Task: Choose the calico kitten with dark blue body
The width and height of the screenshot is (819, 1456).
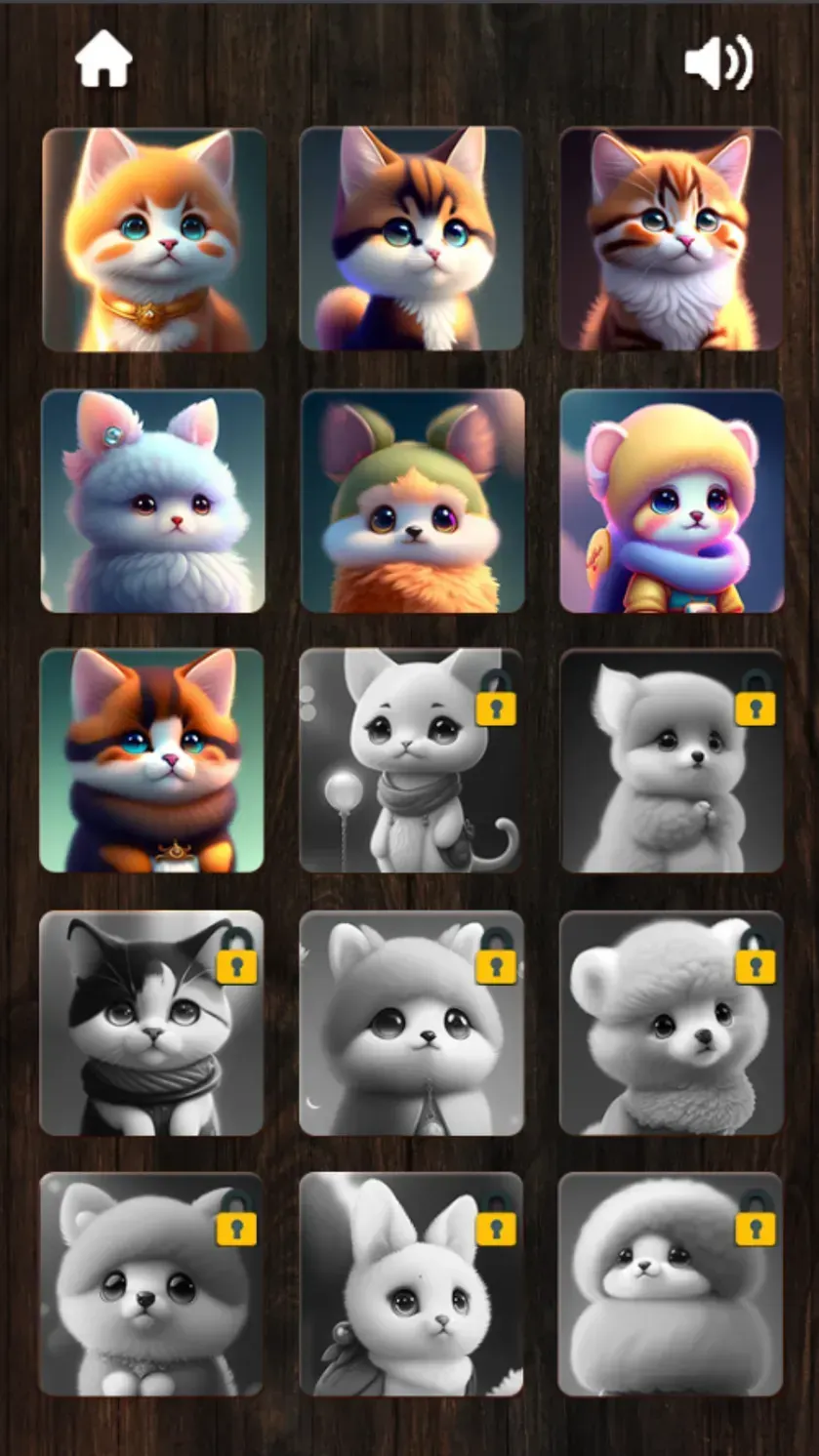Action: pyautogui.click(x=411, y=239)
